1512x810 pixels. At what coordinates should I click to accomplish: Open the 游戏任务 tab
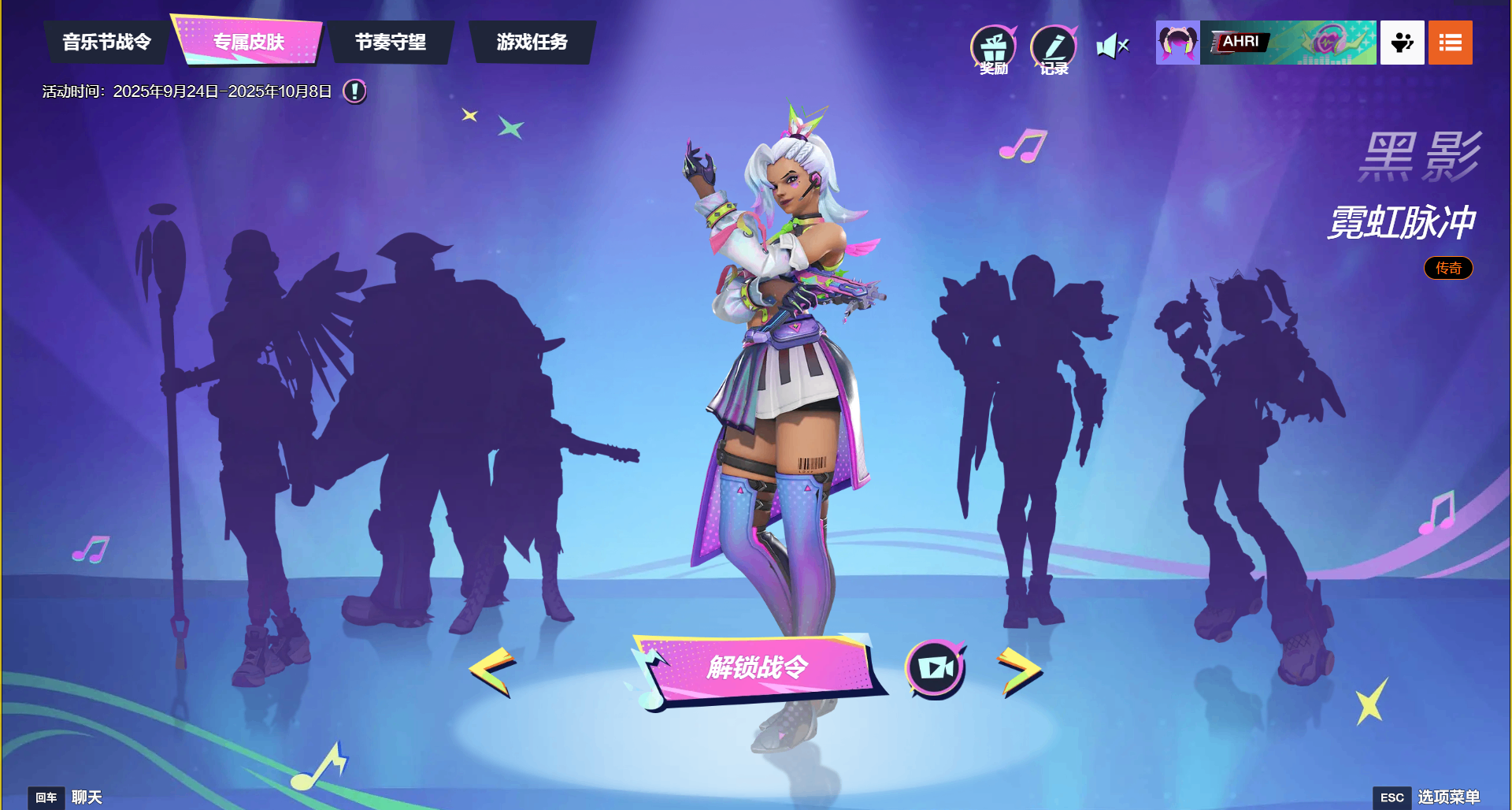click(x=532, y=43)
